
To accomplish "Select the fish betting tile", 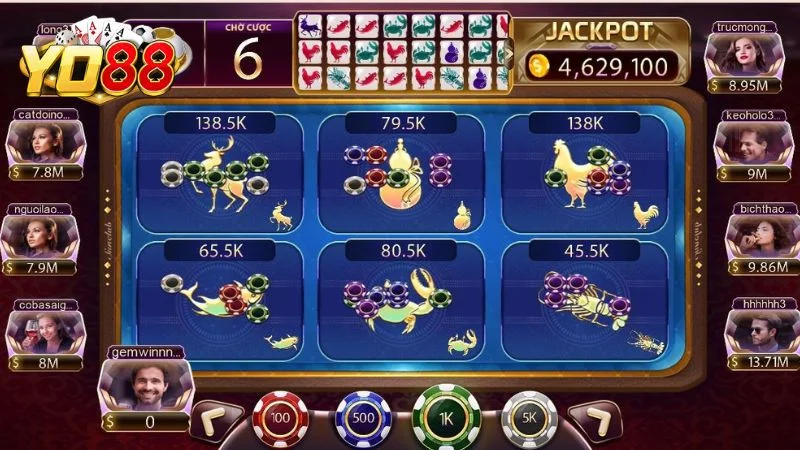I will [x=219, y=300].
